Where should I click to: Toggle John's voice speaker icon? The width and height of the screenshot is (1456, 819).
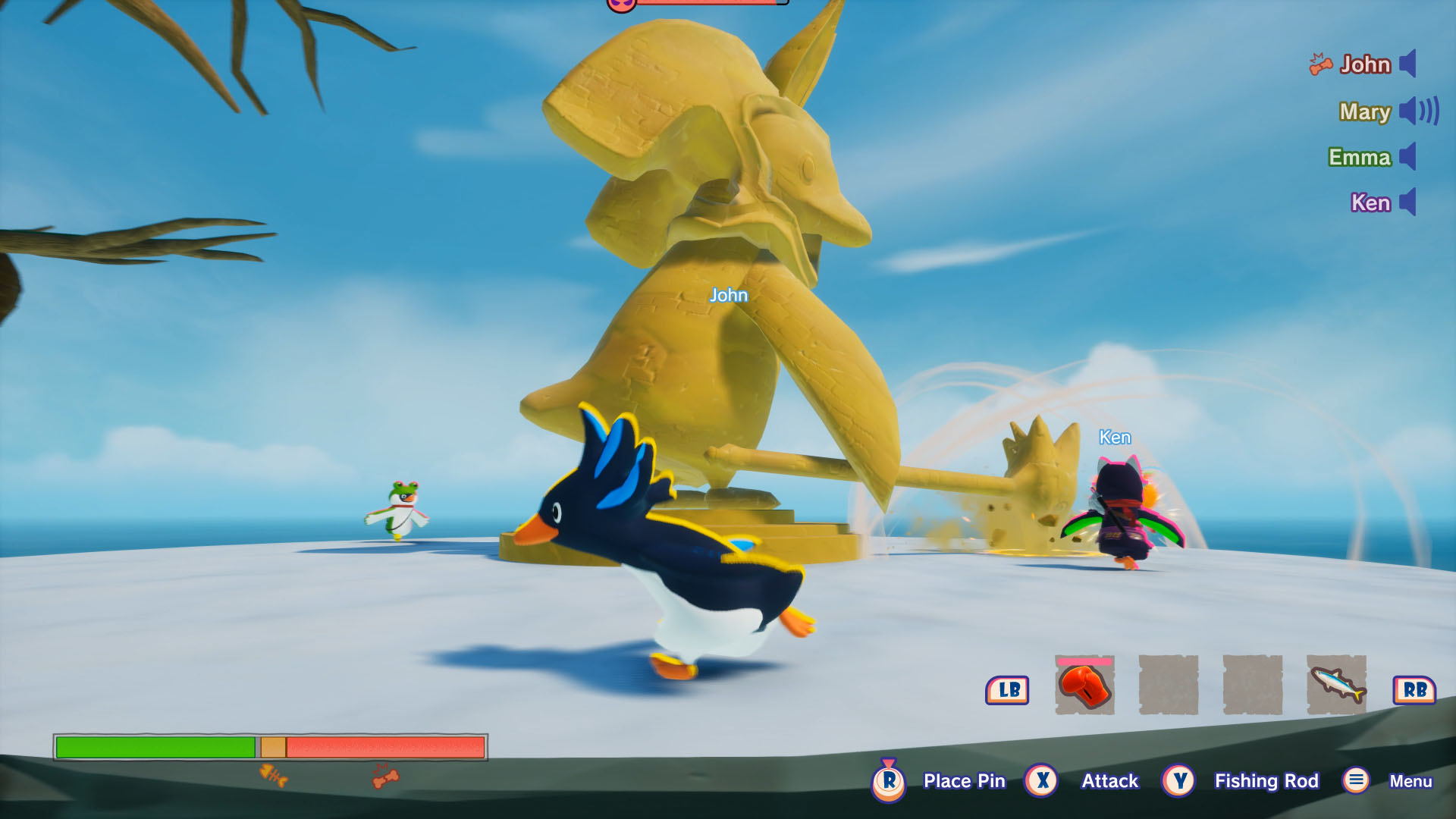(1408, 64)
